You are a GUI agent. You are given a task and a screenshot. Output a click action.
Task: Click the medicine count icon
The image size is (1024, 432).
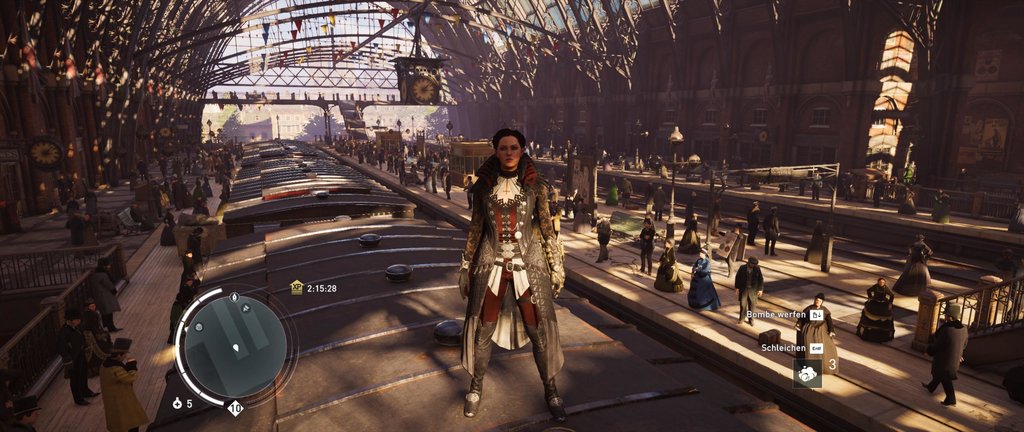(x=177, y=404)
